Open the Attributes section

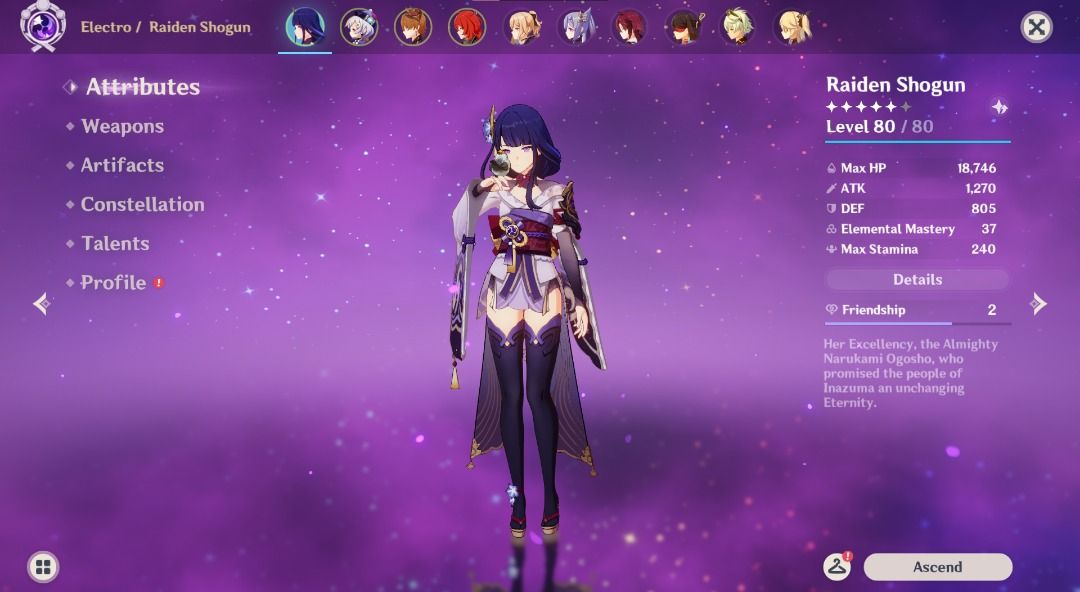click(142, 87)
